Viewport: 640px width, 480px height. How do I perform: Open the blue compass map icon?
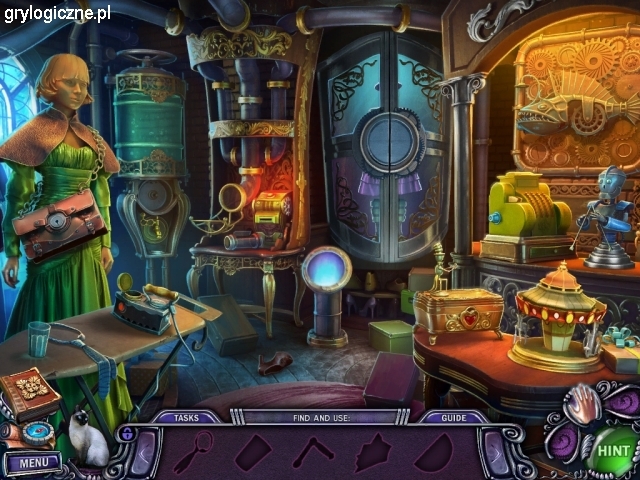tap(37, 433)
